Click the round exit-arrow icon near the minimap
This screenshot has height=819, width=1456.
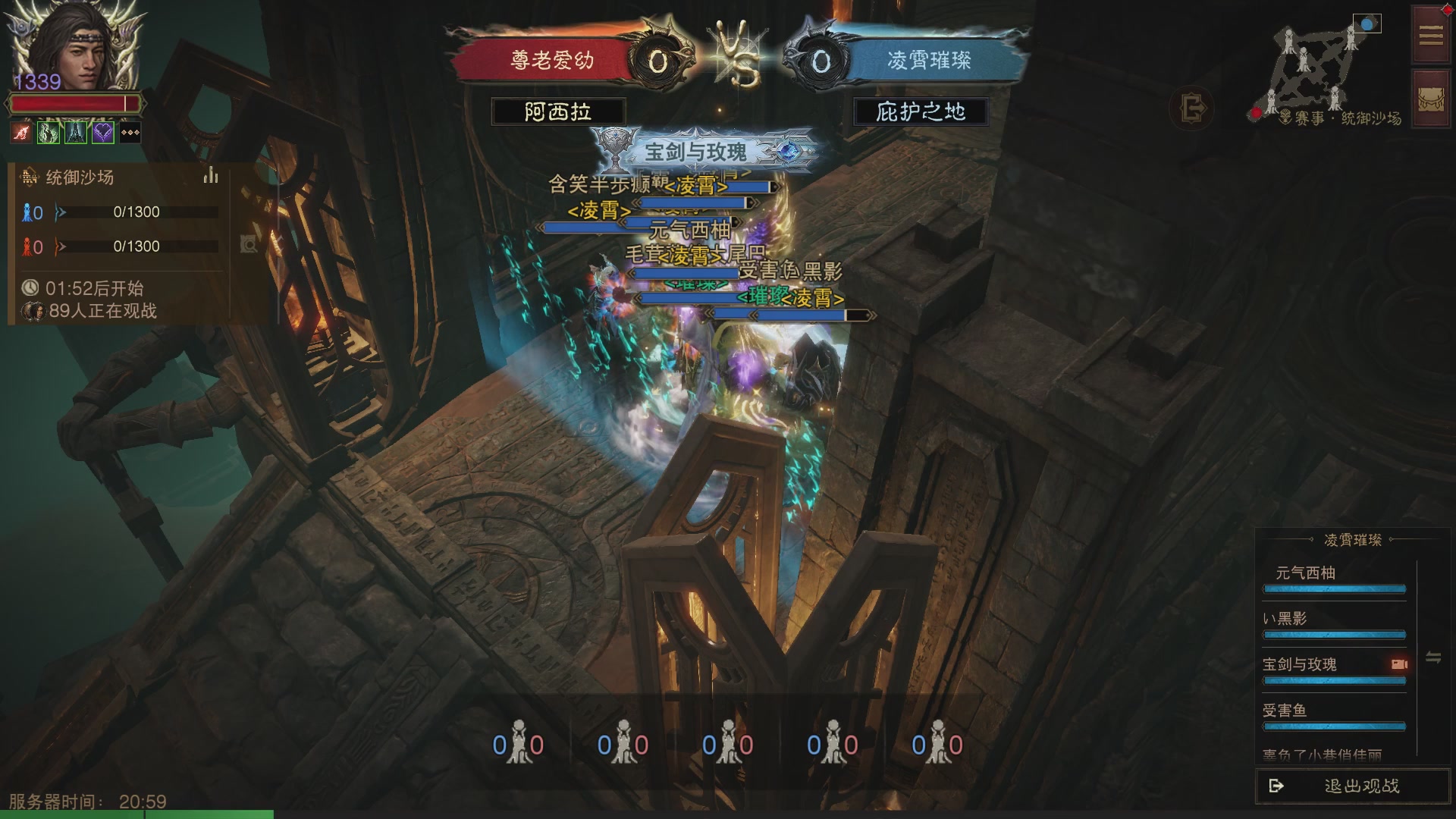(1193, 108)
